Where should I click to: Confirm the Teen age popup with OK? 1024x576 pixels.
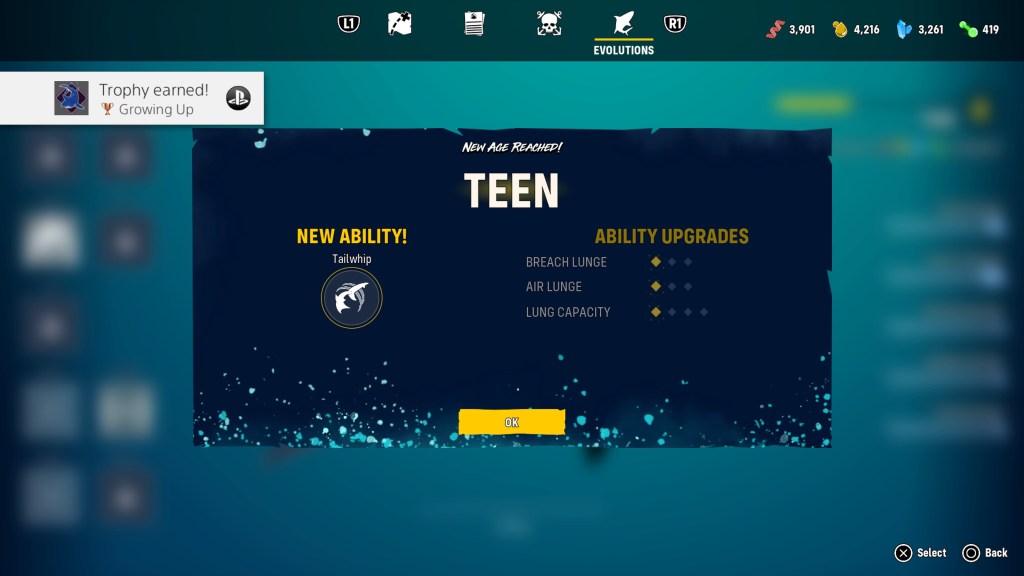click(511, 422)
